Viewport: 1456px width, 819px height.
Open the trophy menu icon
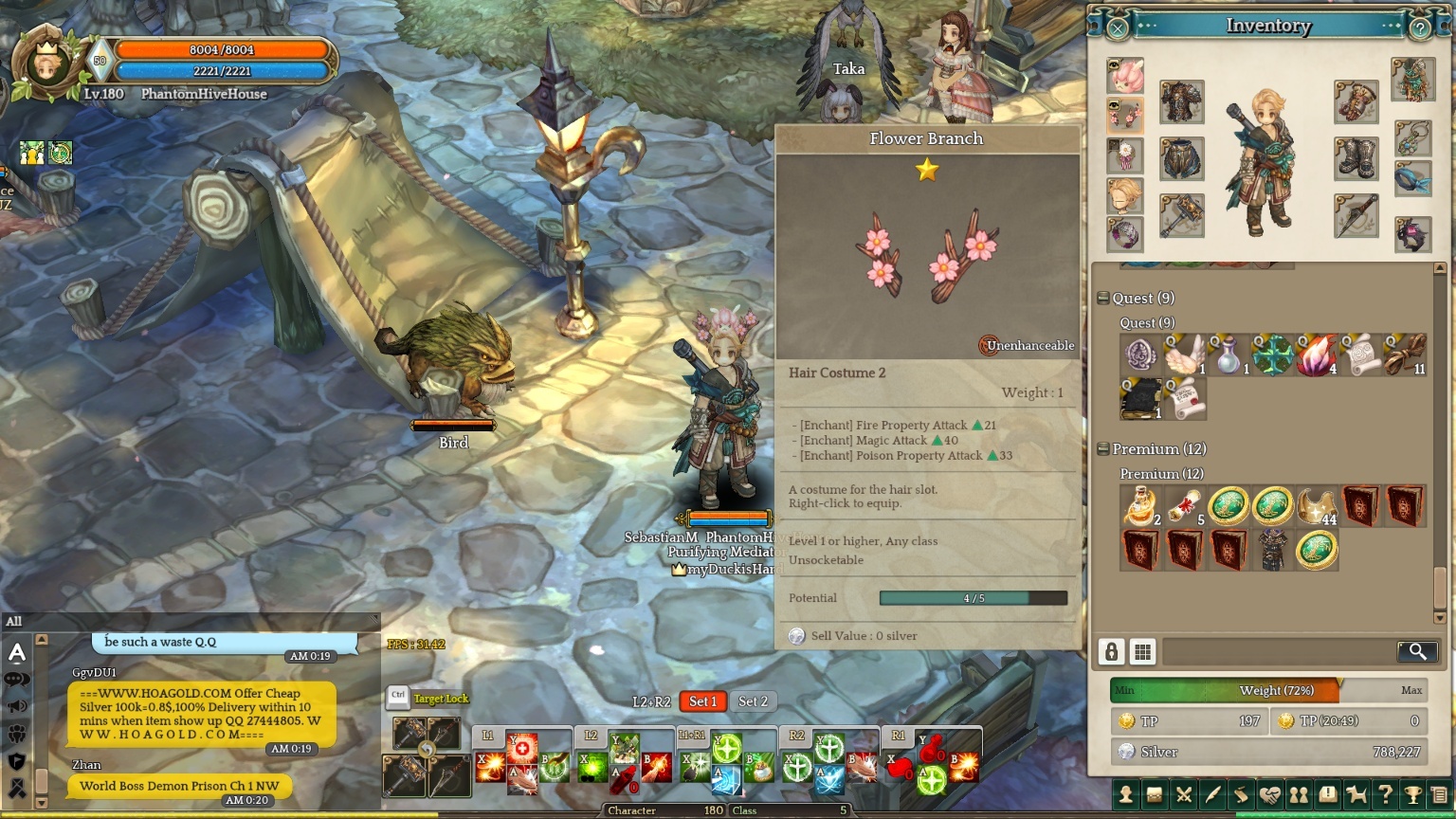(1412, 795)
